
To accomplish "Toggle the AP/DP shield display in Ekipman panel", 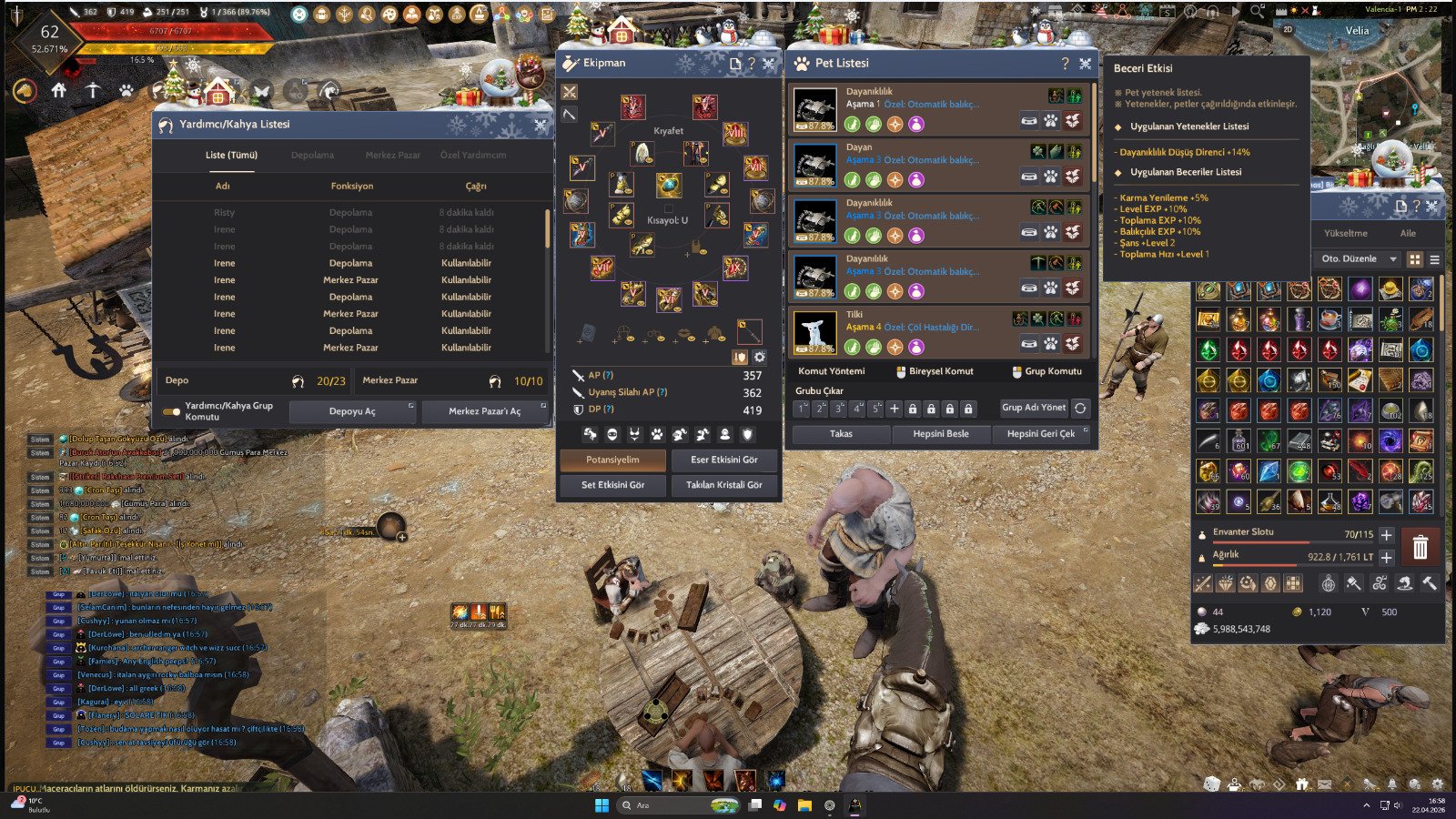I will [x=740, y=357].
